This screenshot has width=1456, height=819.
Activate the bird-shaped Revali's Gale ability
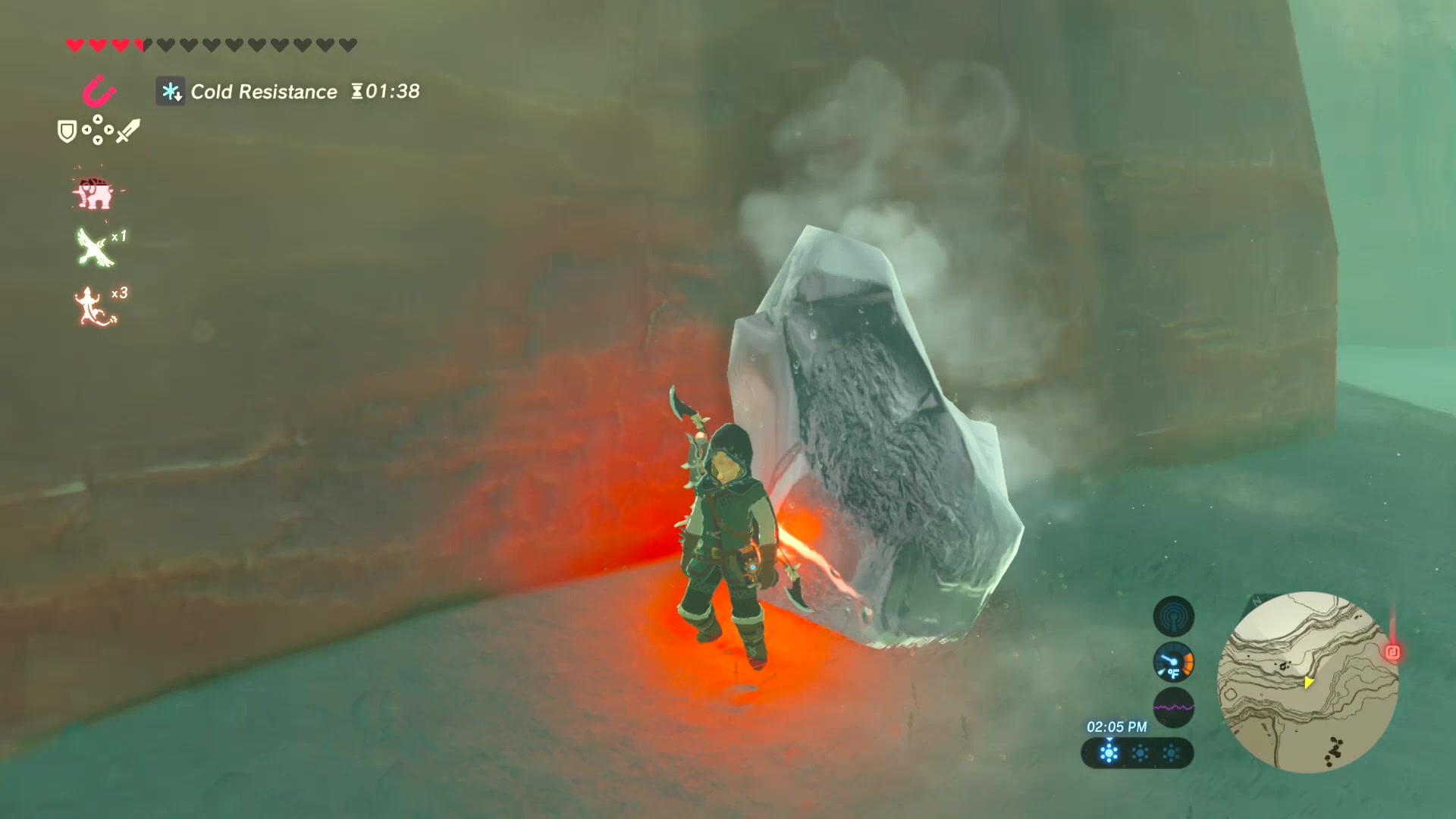tap(96, 248)
